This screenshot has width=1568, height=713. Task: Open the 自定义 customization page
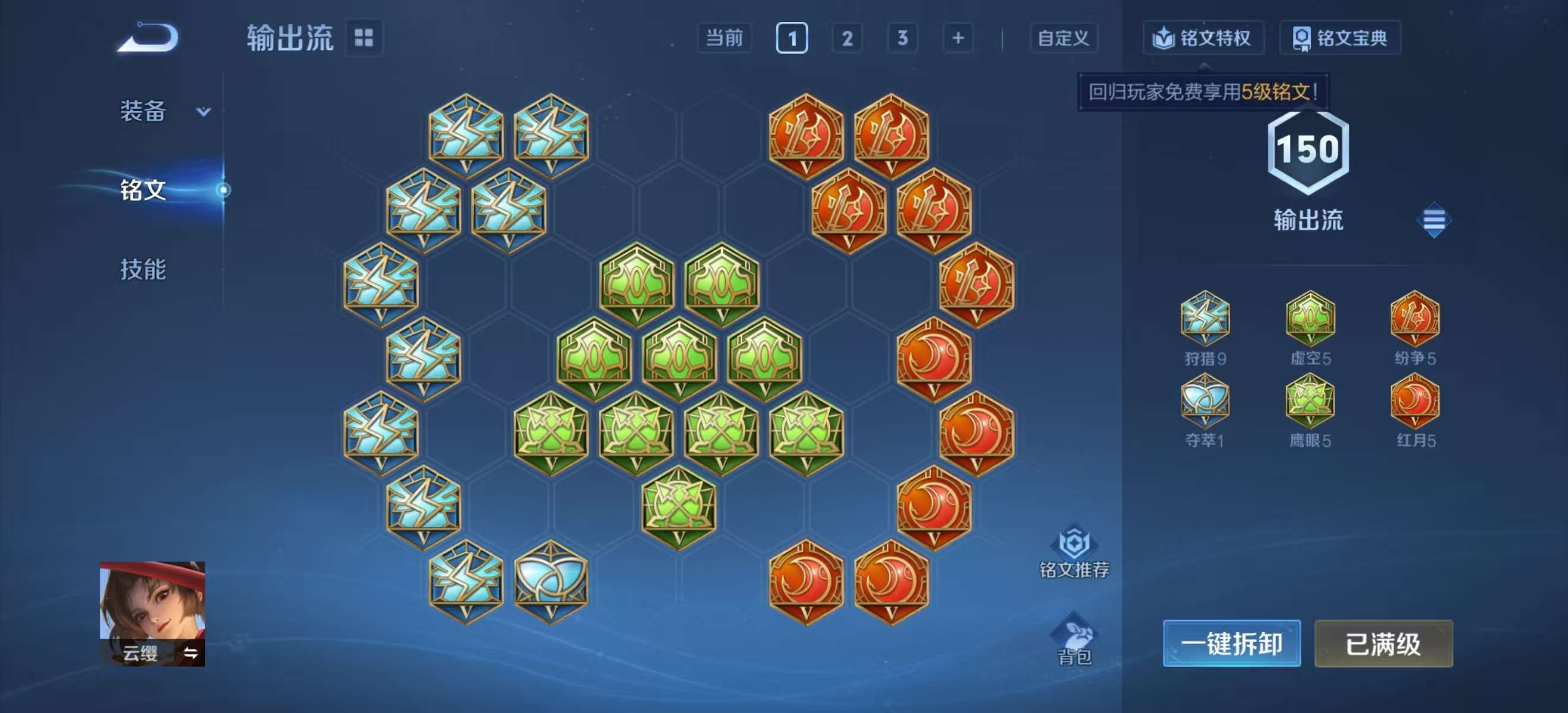1062,38
